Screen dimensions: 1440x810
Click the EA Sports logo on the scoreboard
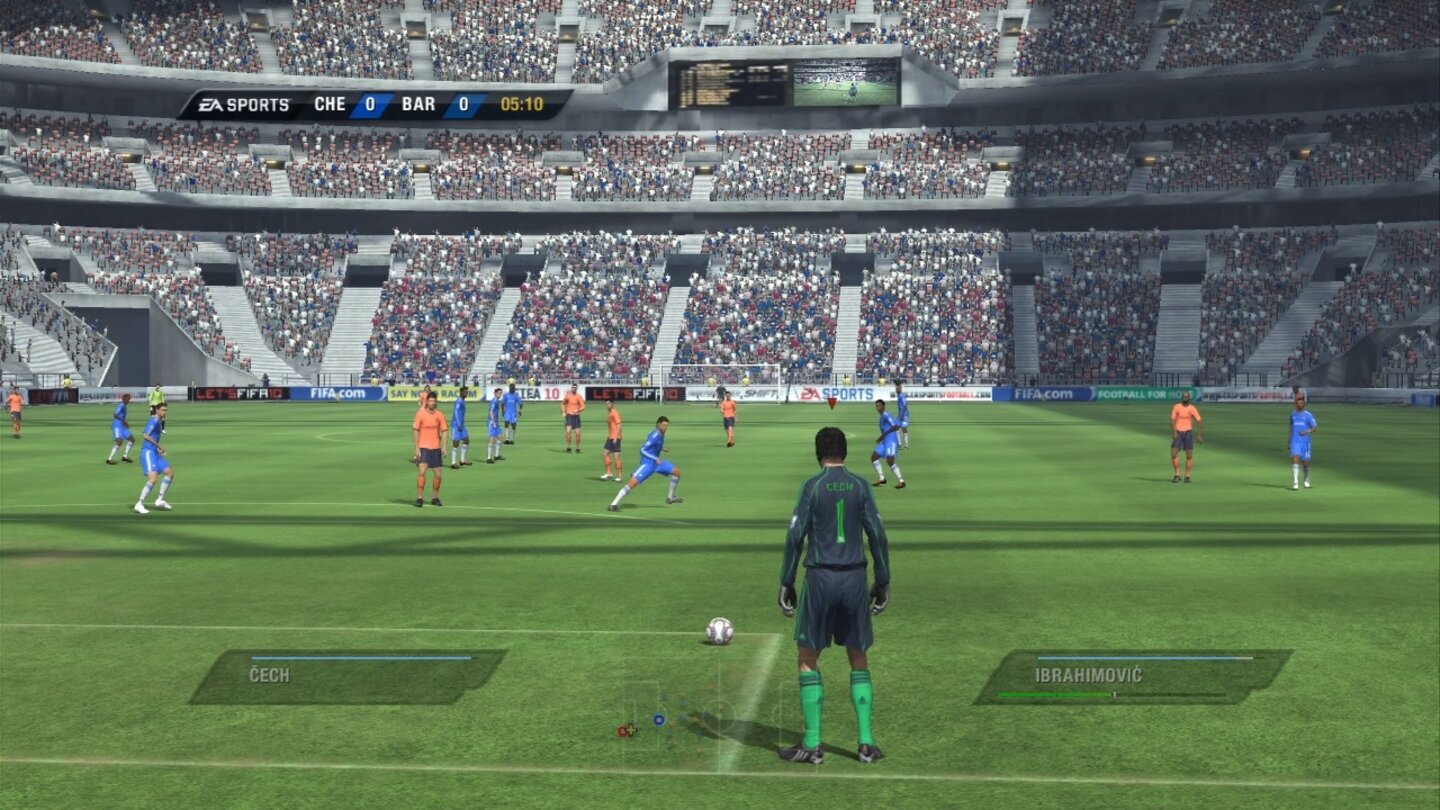(x=244, y=104)
